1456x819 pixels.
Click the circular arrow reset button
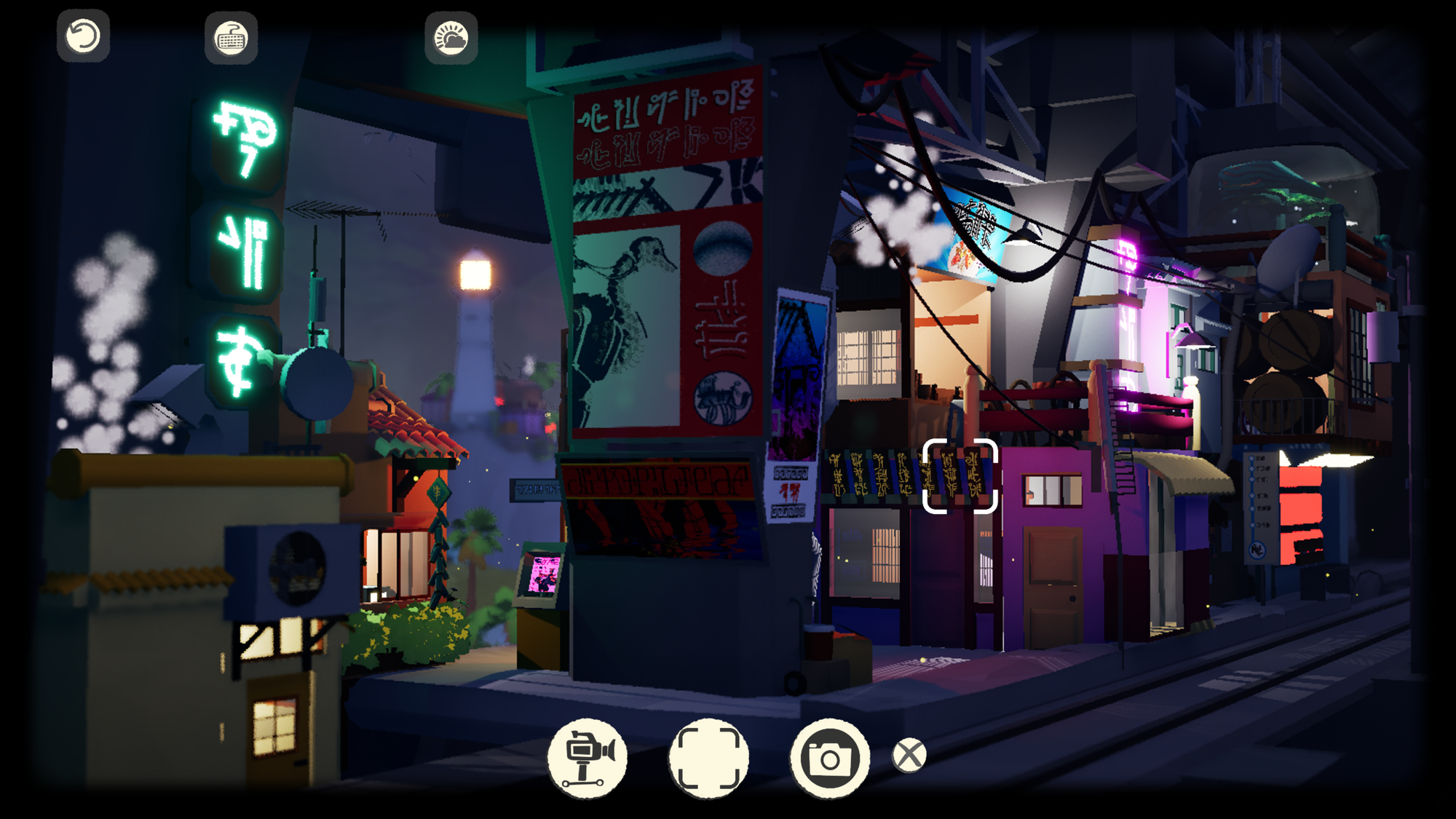84,36
